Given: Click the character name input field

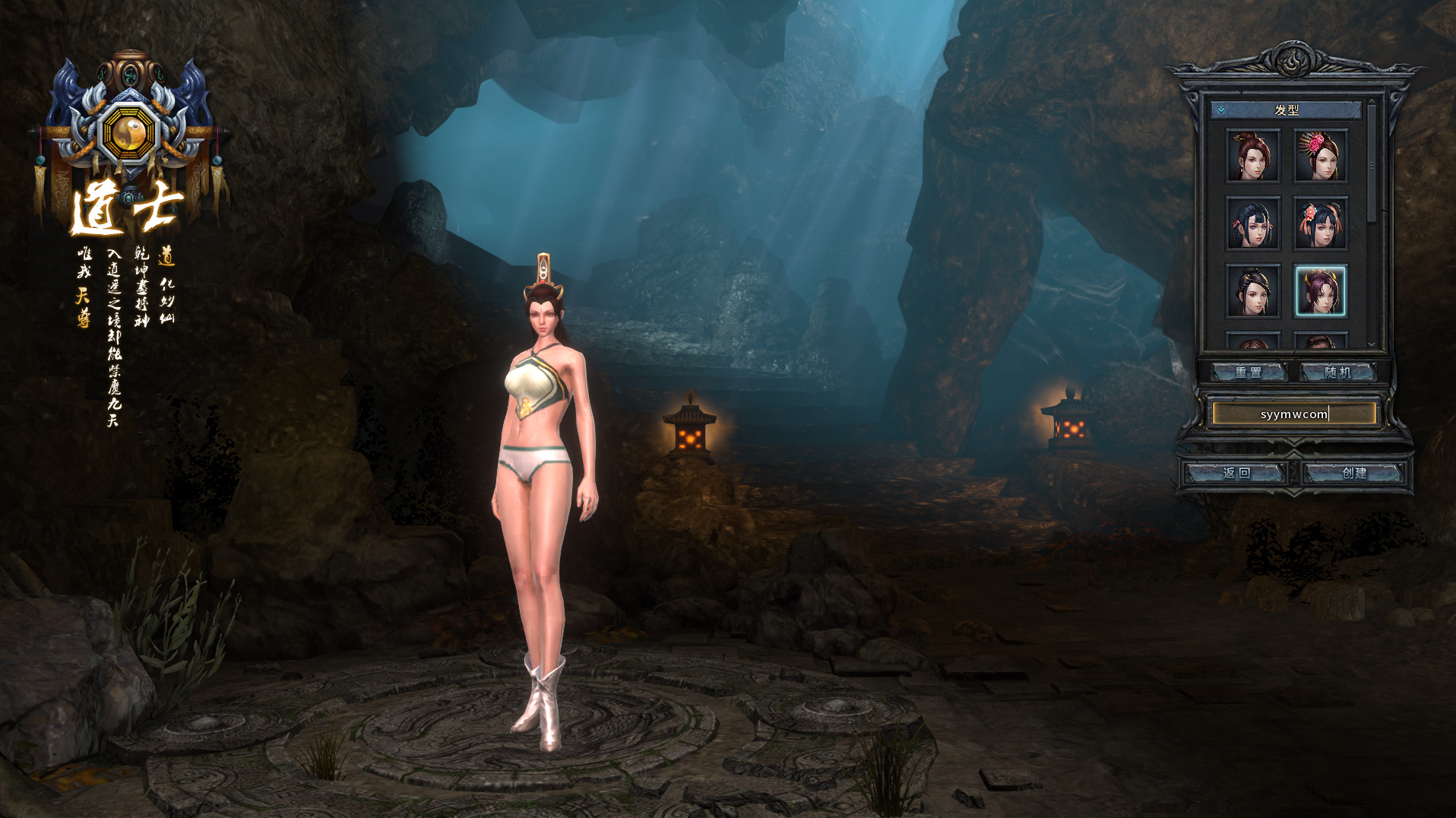Looking at the screenshot, I should tap(1293, 414).
